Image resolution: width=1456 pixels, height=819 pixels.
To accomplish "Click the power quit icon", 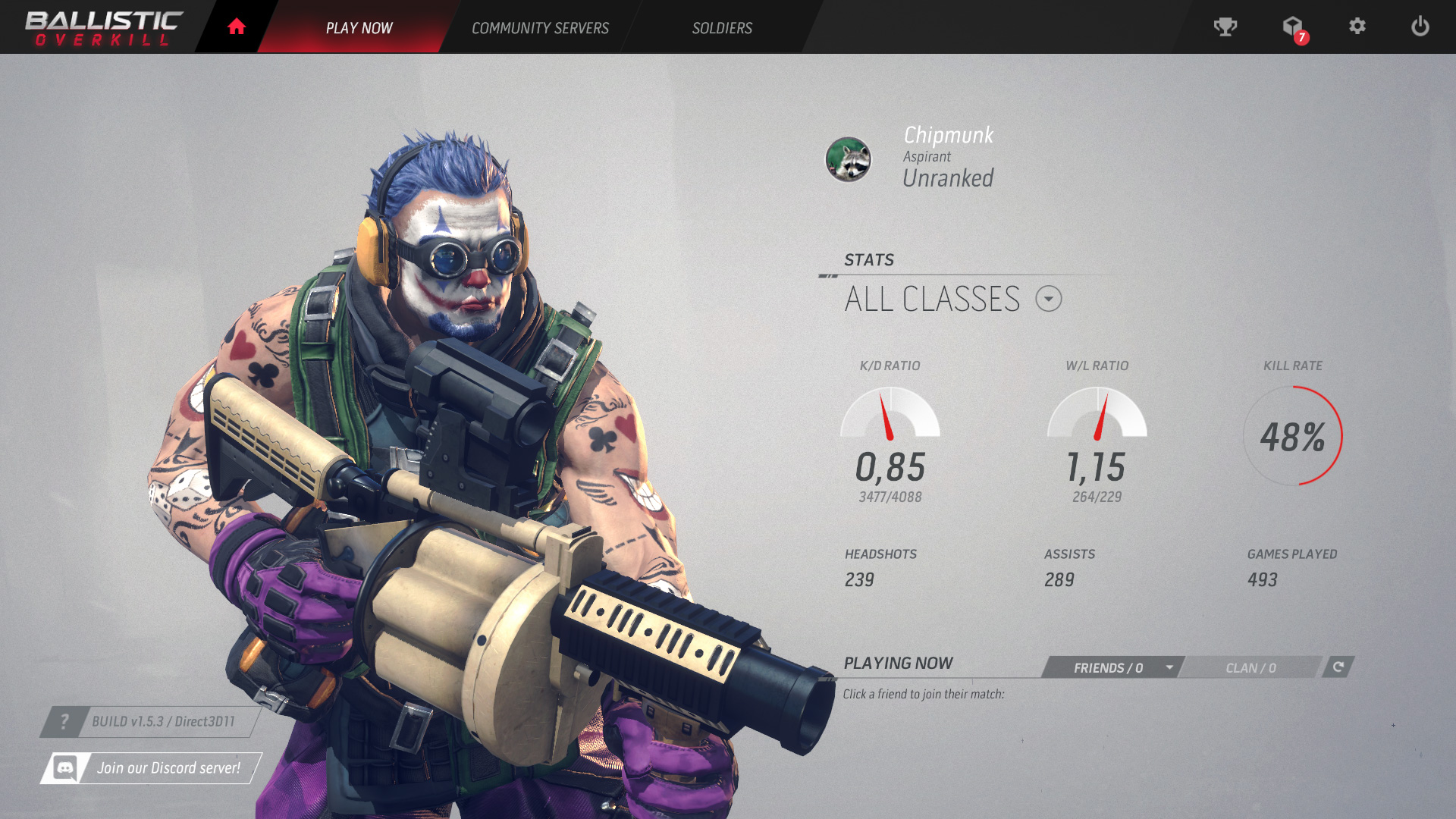I will 1420,27.
